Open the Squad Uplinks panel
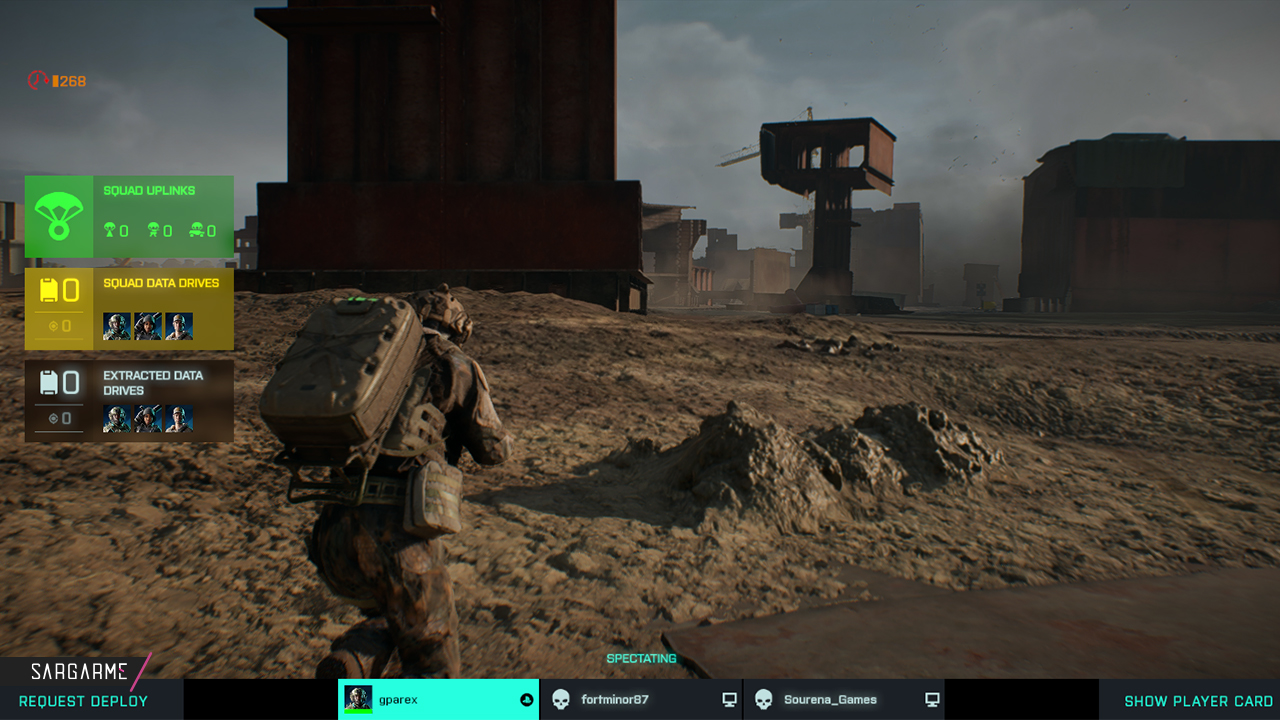 (129, 217)
